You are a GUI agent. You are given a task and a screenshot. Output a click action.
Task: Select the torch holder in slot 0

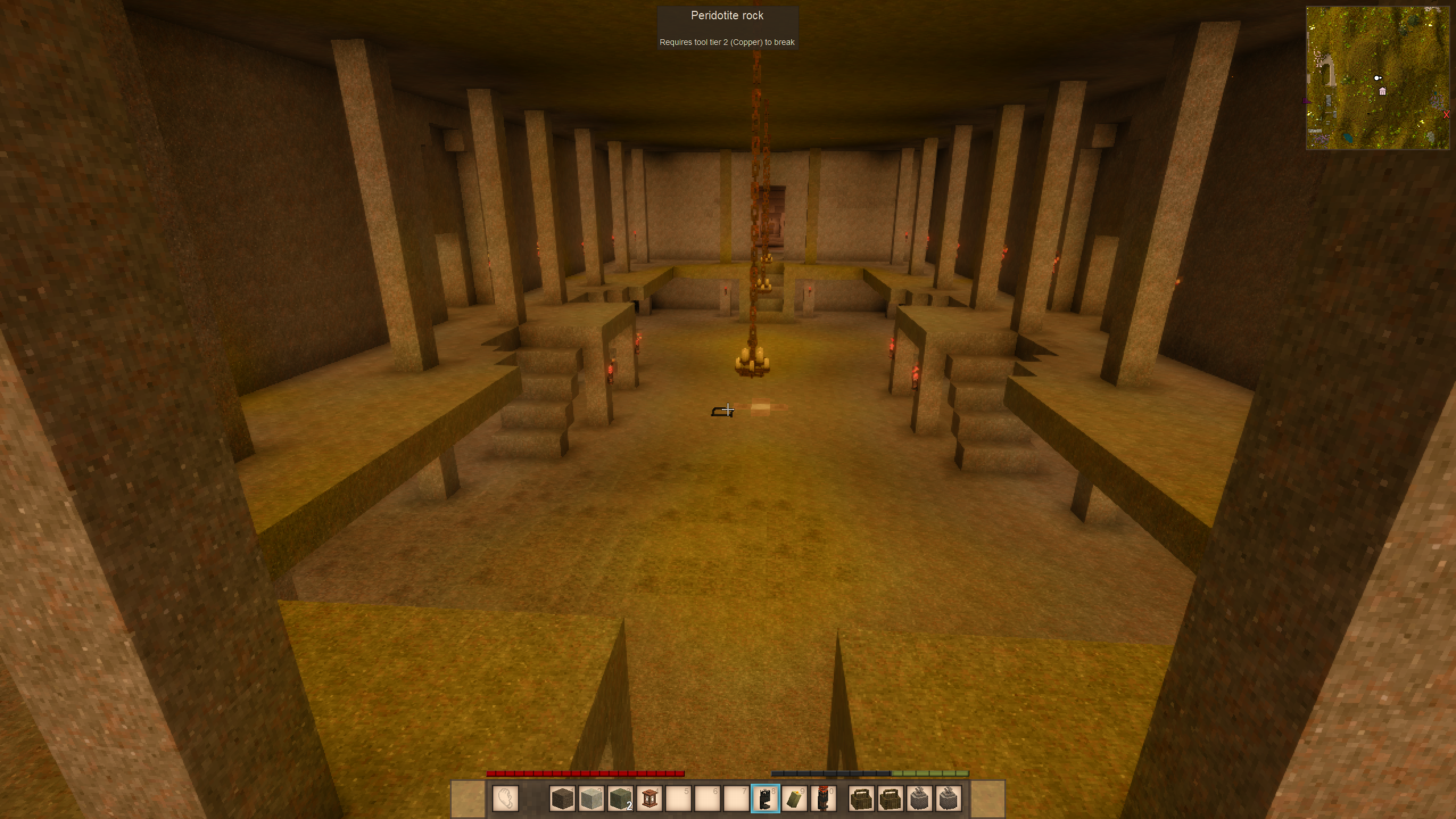click(x=824, y=799)
